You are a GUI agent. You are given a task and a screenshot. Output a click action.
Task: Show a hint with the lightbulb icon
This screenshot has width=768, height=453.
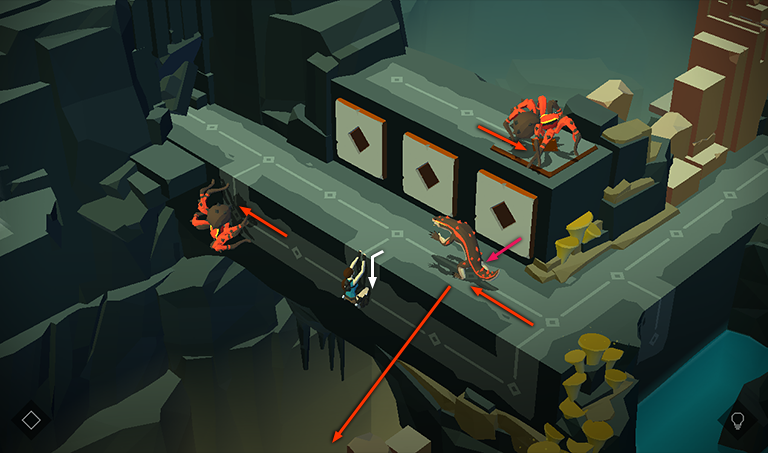(738, 420)
